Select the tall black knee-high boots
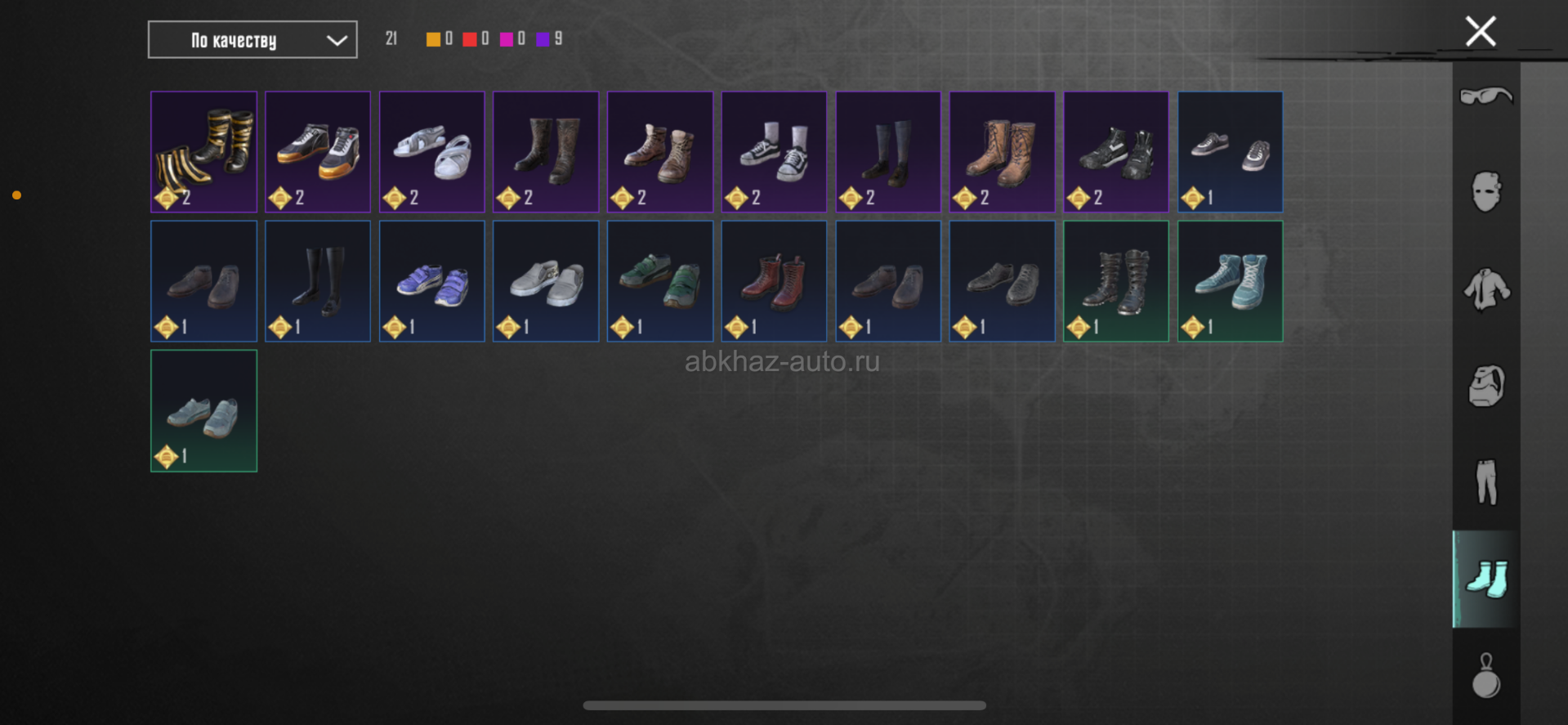 coord(318,281)
